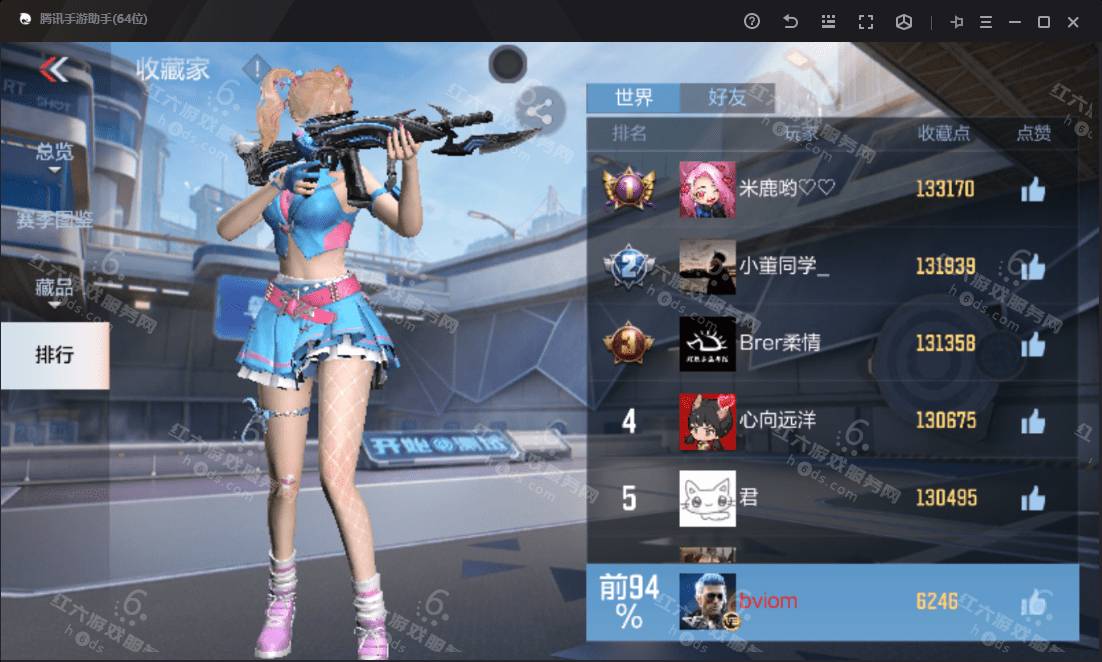Share the collector profile via share icon
Image resolution: width=1102 pixels, height=662 pixels.
point(539,112)
